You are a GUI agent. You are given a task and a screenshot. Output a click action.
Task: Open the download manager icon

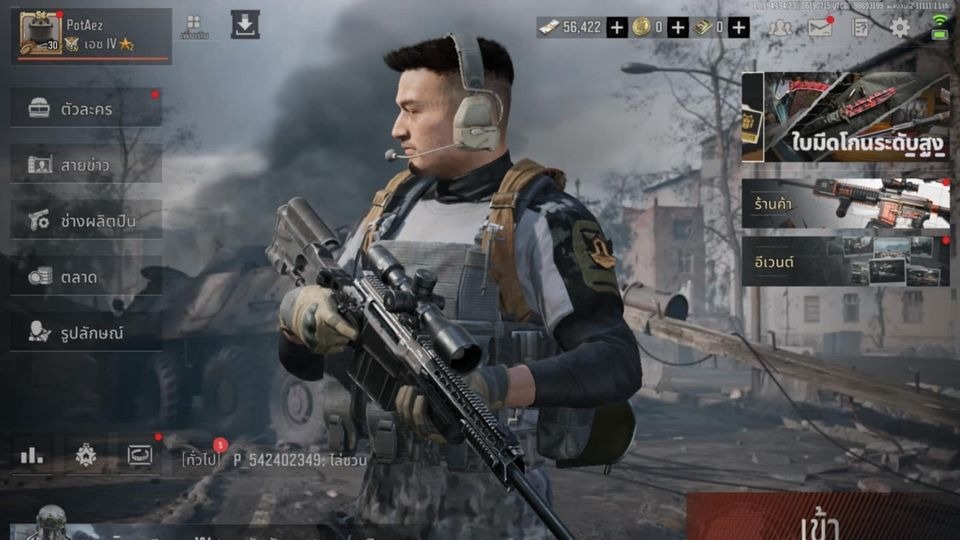click(245, 24)
